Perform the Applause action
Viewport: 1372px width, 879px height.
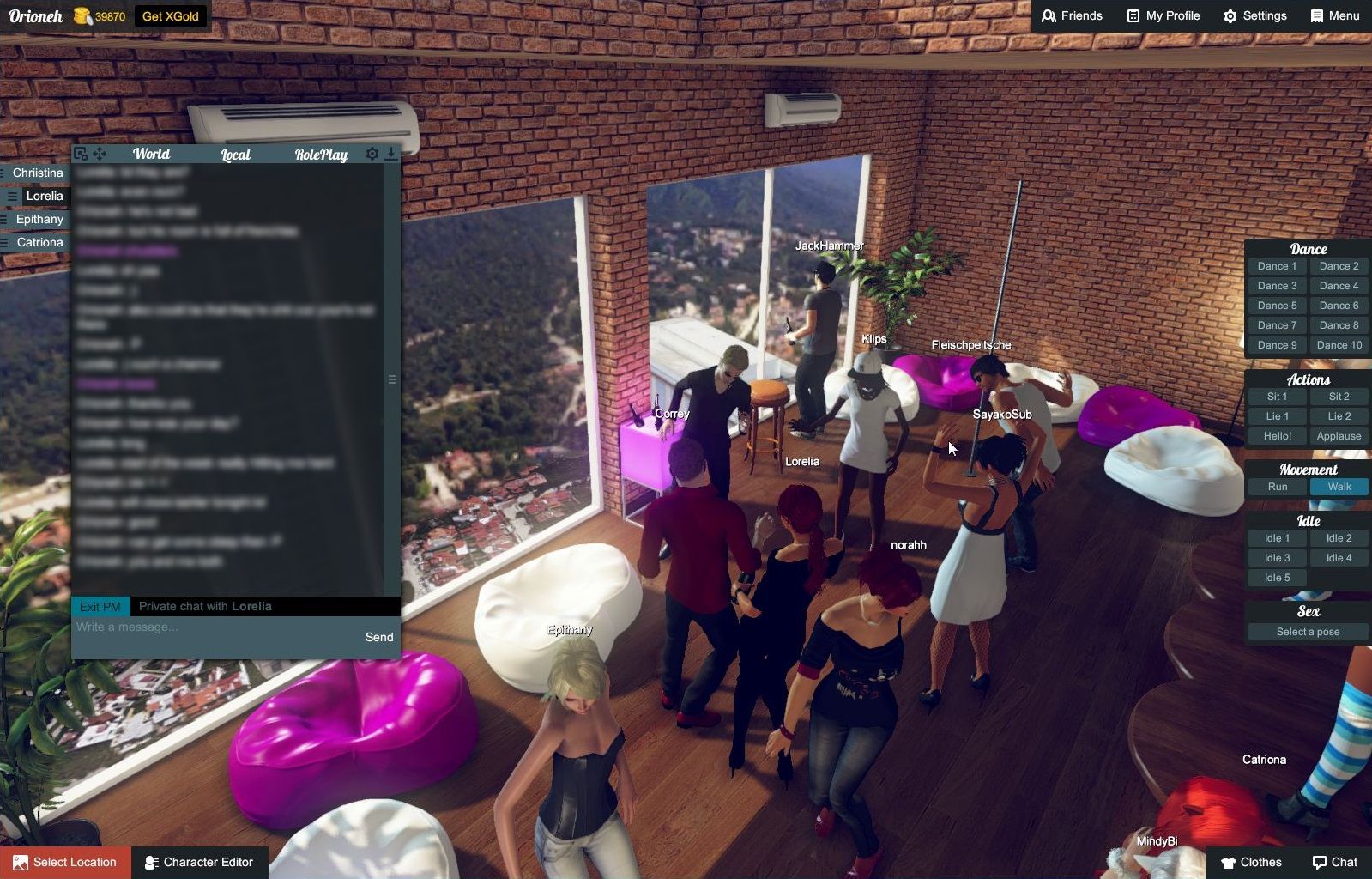click(x=1338, y=435)
